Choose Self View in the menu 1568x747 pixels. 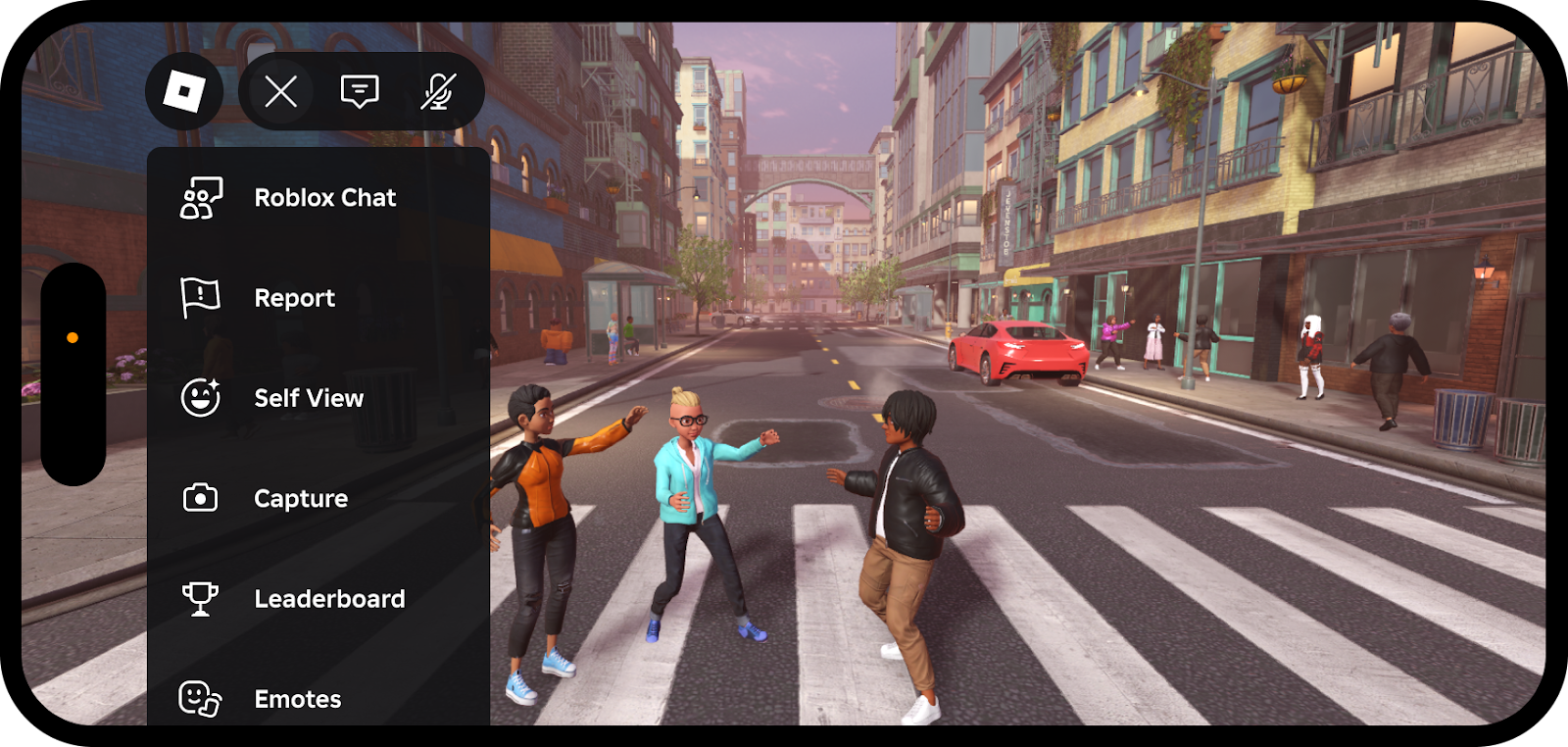click(308, 398)
